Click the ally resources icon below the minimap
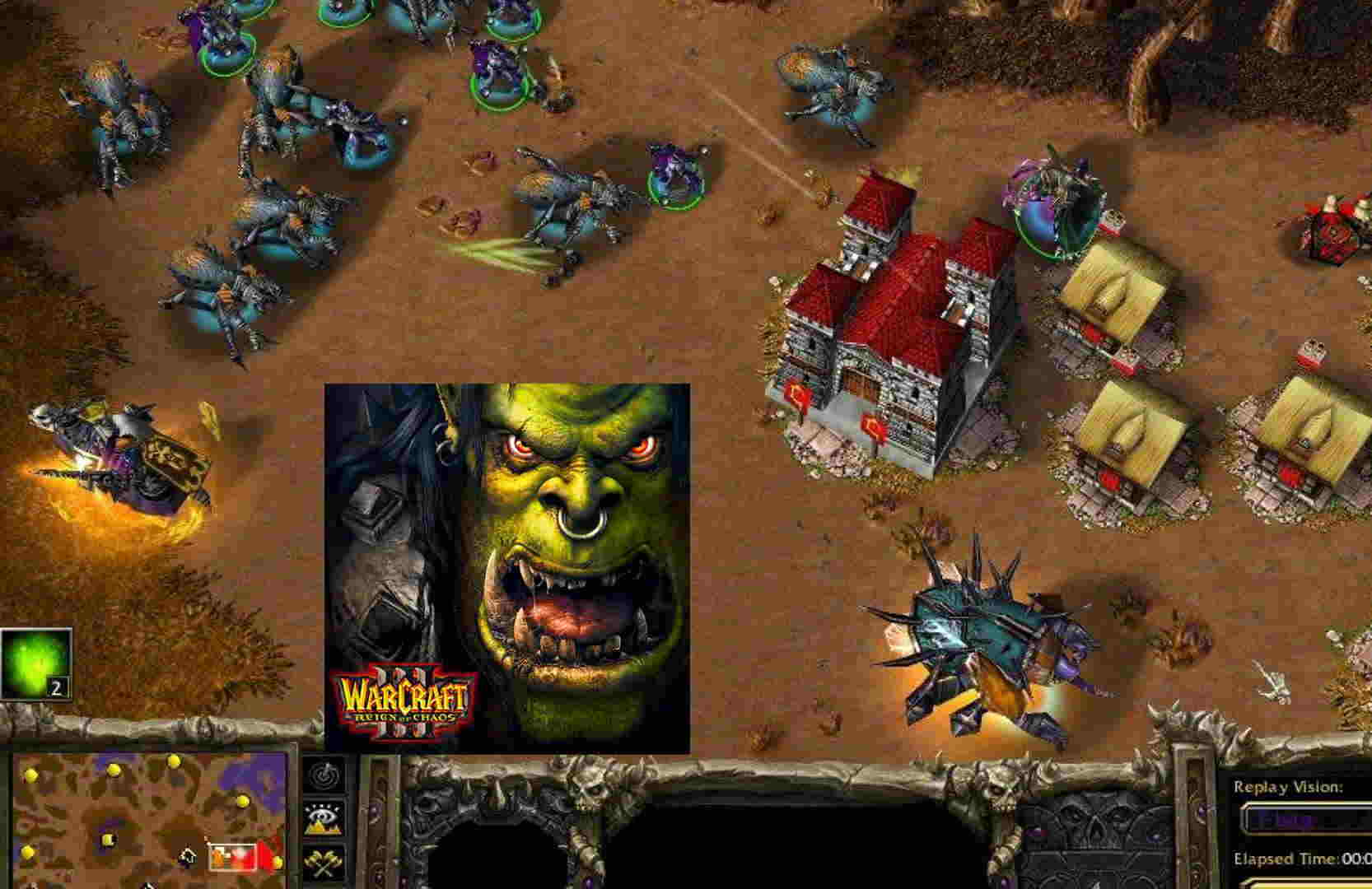This screenshot has width=1372, height=889. coord(188,858)
